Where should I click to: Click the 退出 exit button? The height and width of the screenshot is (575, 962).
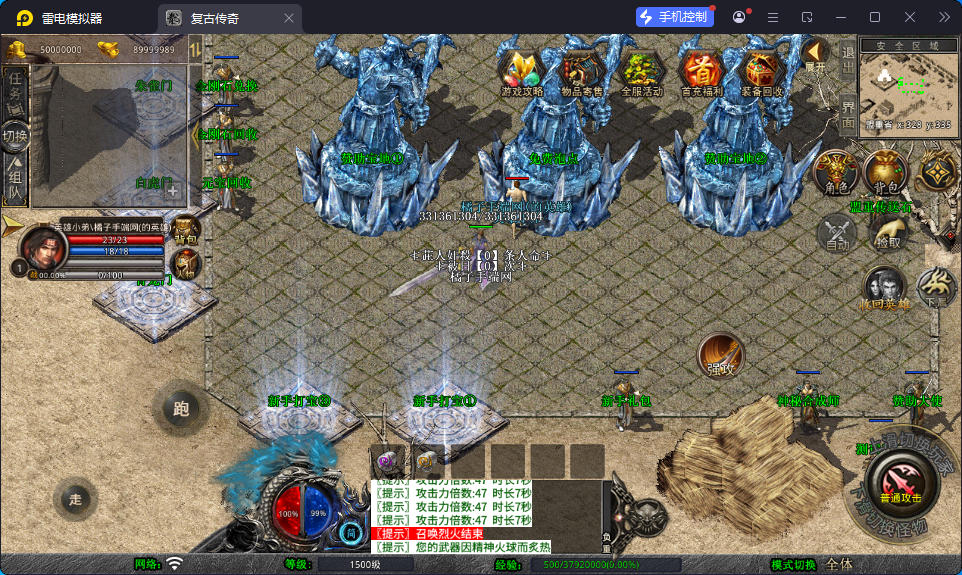click(x=848, y=61)
